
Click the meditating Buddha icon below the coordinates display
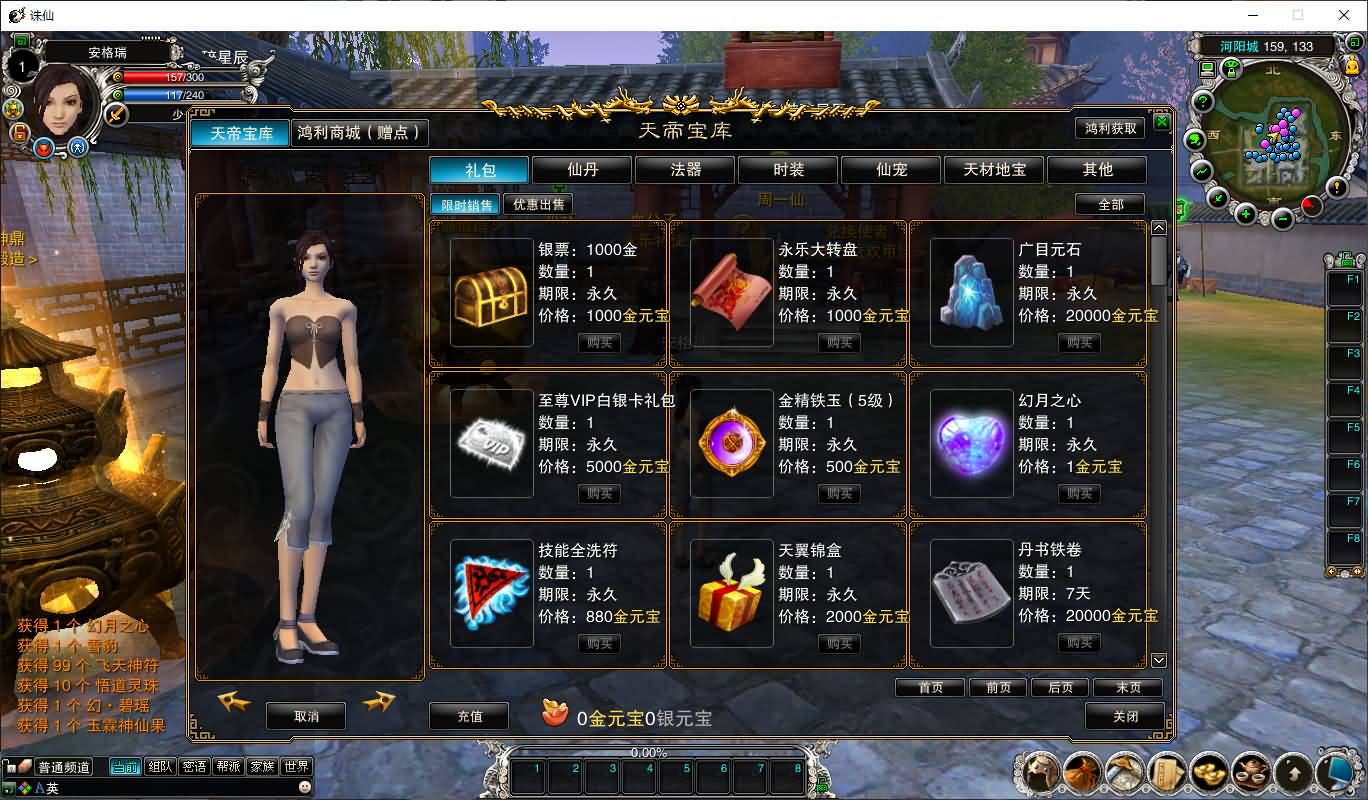point(1352,66)
